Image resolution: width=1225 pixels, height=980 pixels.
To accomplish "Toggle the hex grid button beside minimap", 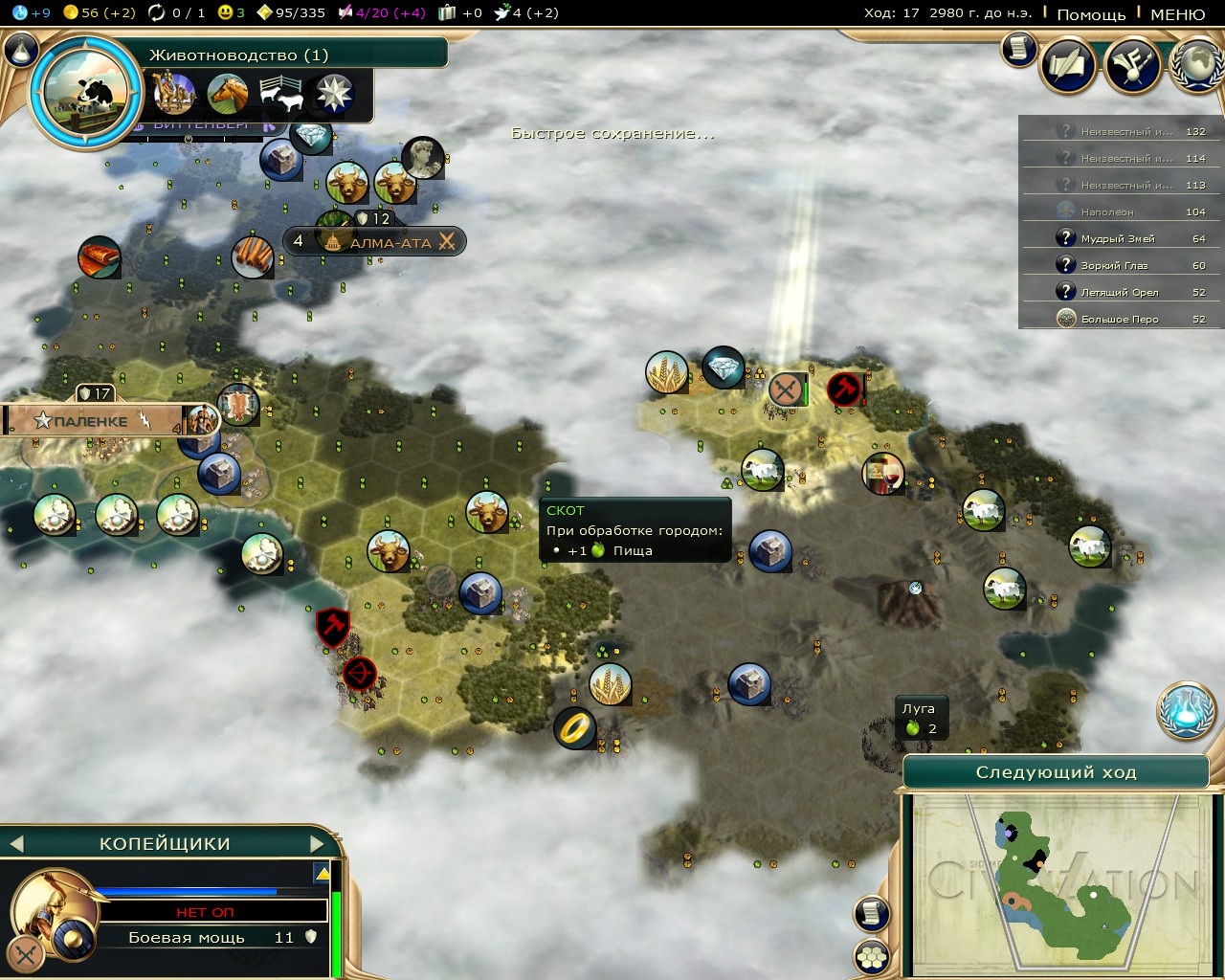I will [871, 956].
